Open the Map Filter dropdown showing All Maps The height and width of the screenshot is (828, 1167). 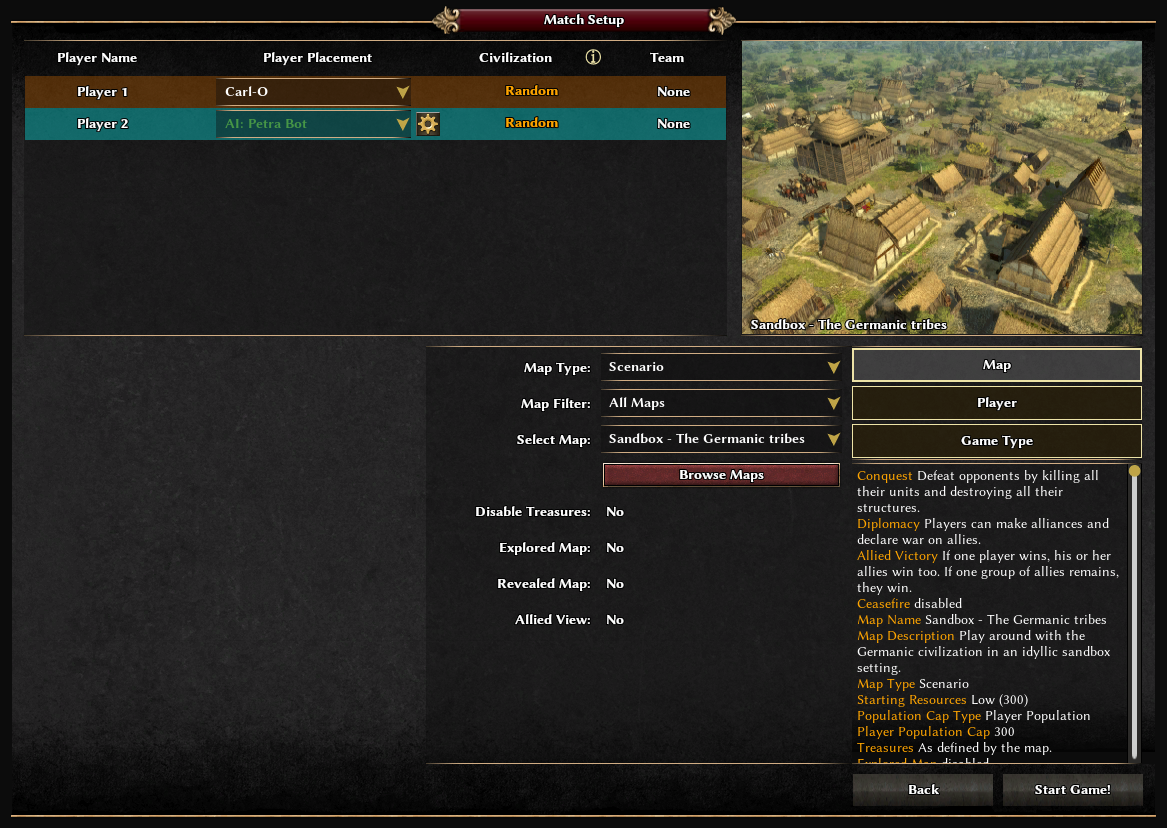coord(721,403)
